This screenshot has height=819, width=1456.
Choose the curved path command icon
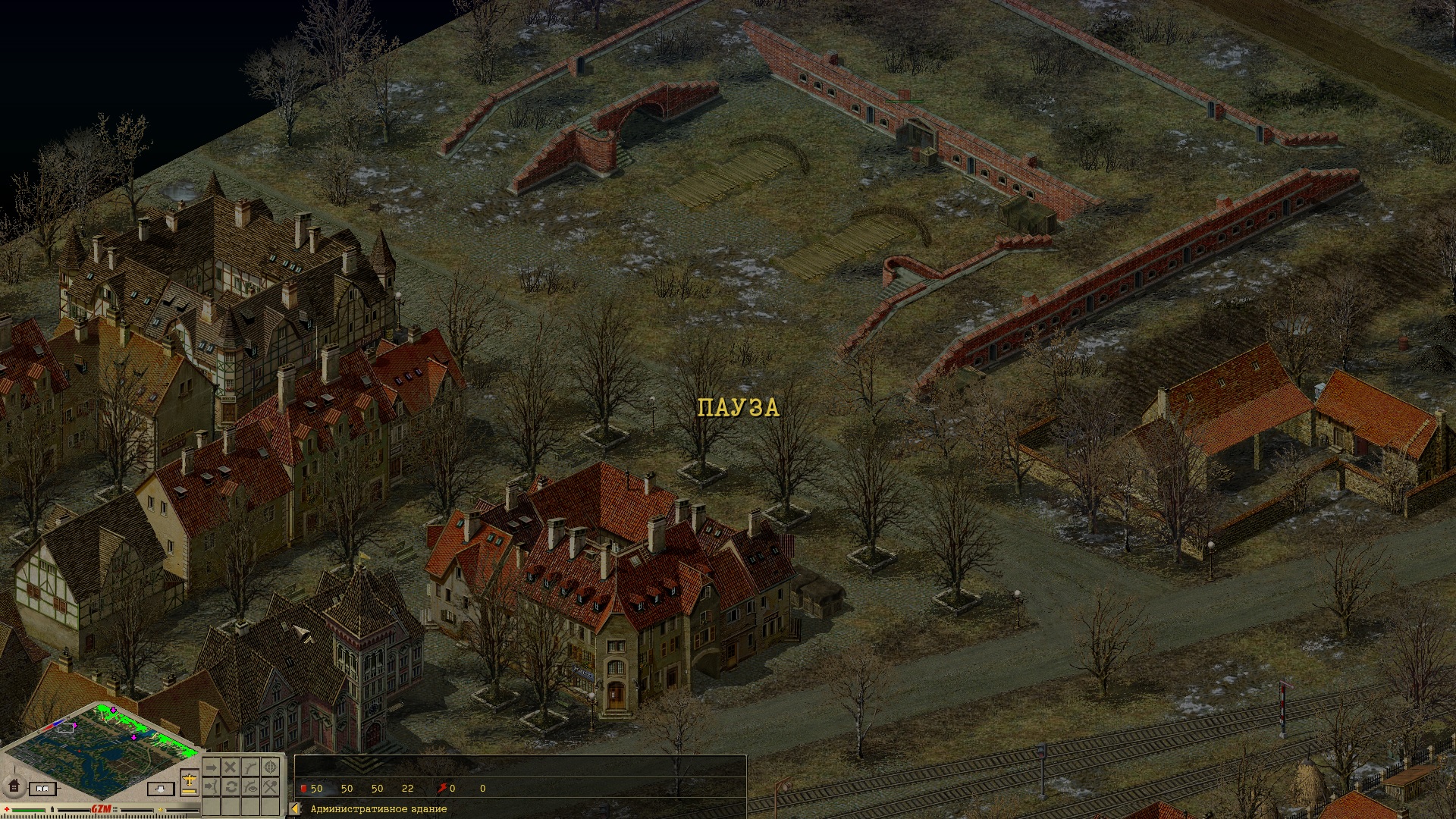250,767
